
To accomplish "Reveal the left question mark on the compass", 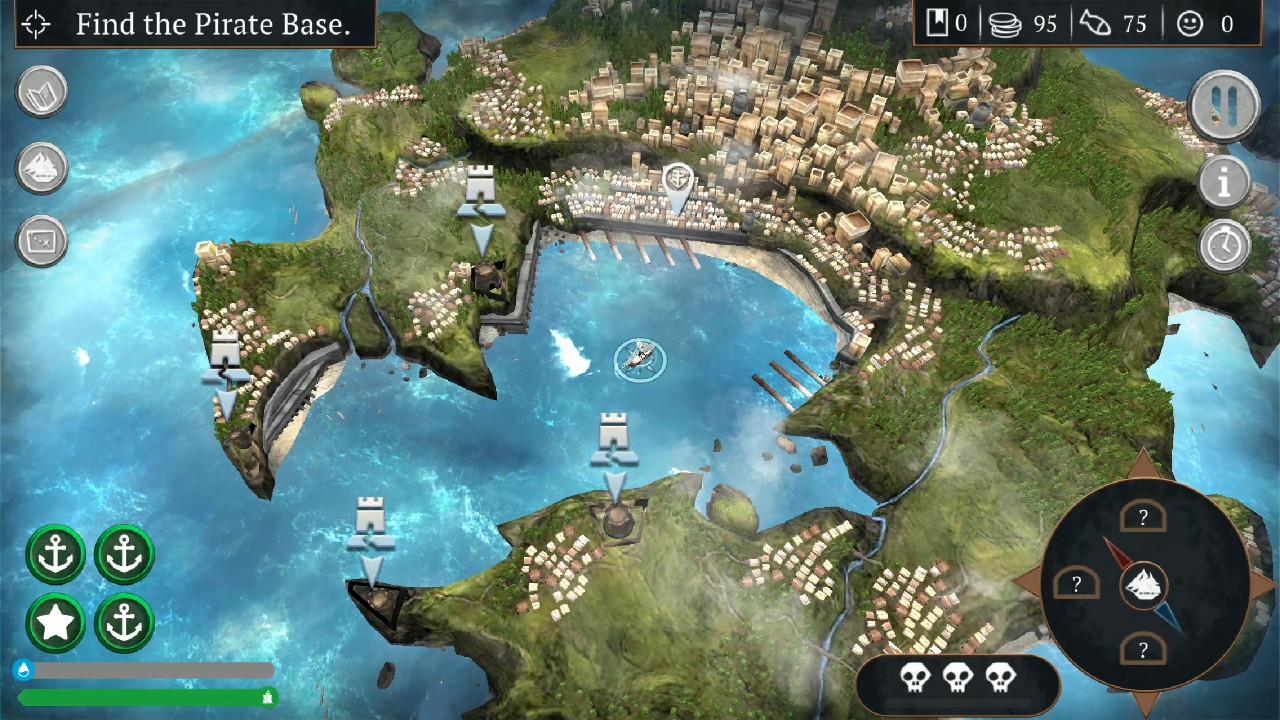I will (x=1077, y=581).
